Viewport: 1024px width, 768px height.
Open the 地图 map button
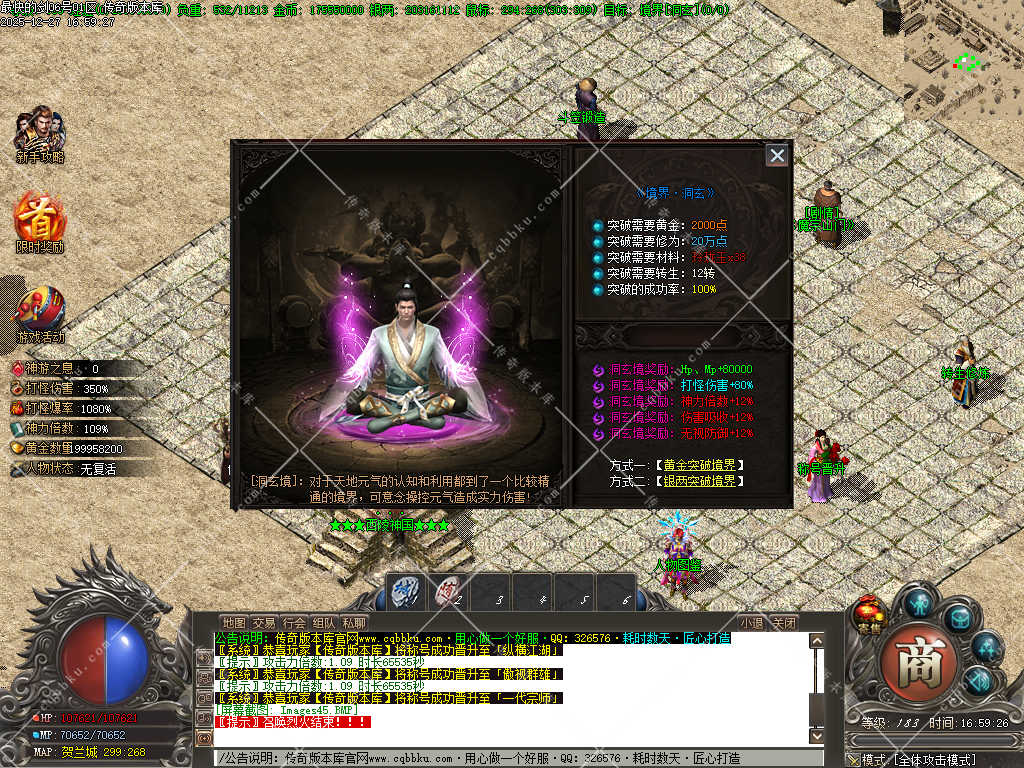point(233,623)
